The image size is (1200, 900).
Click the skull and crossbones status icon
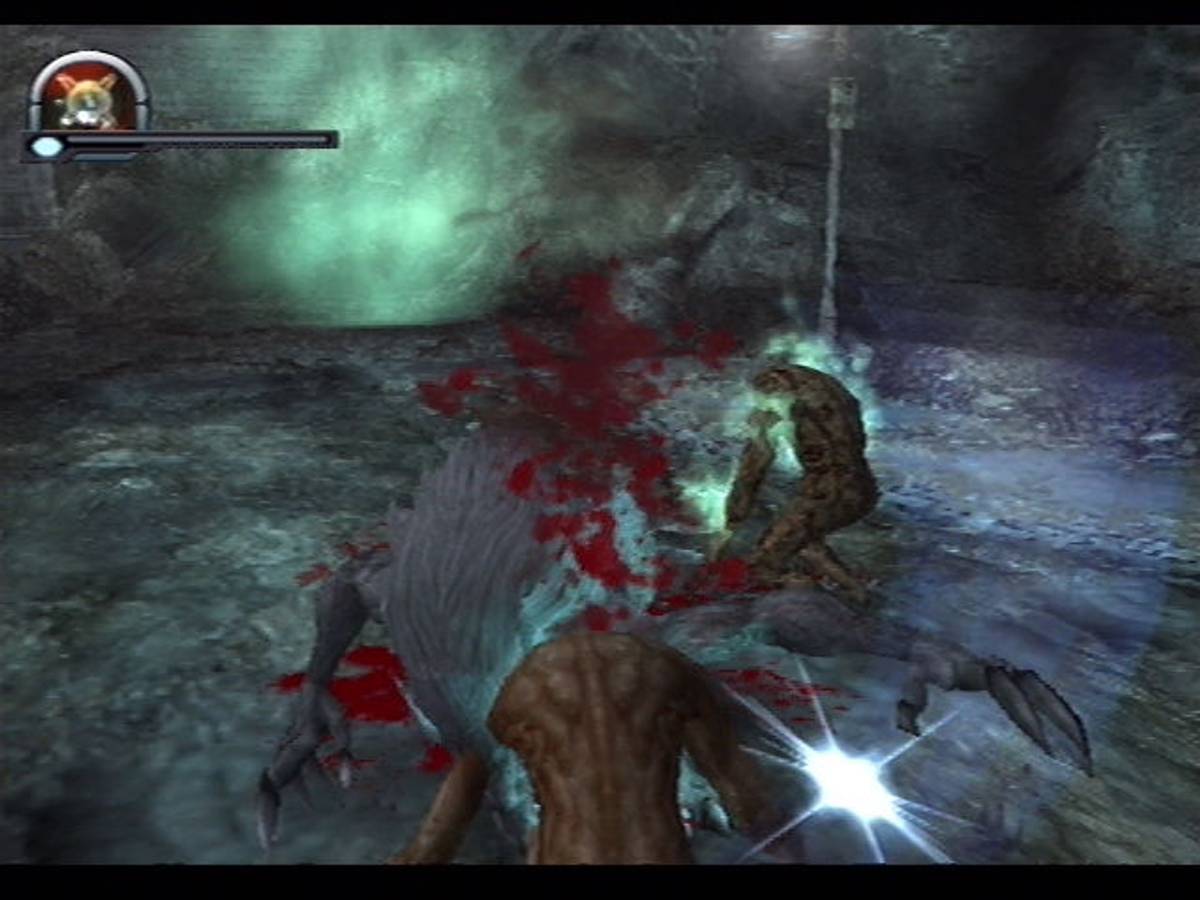tap(88, 97)
